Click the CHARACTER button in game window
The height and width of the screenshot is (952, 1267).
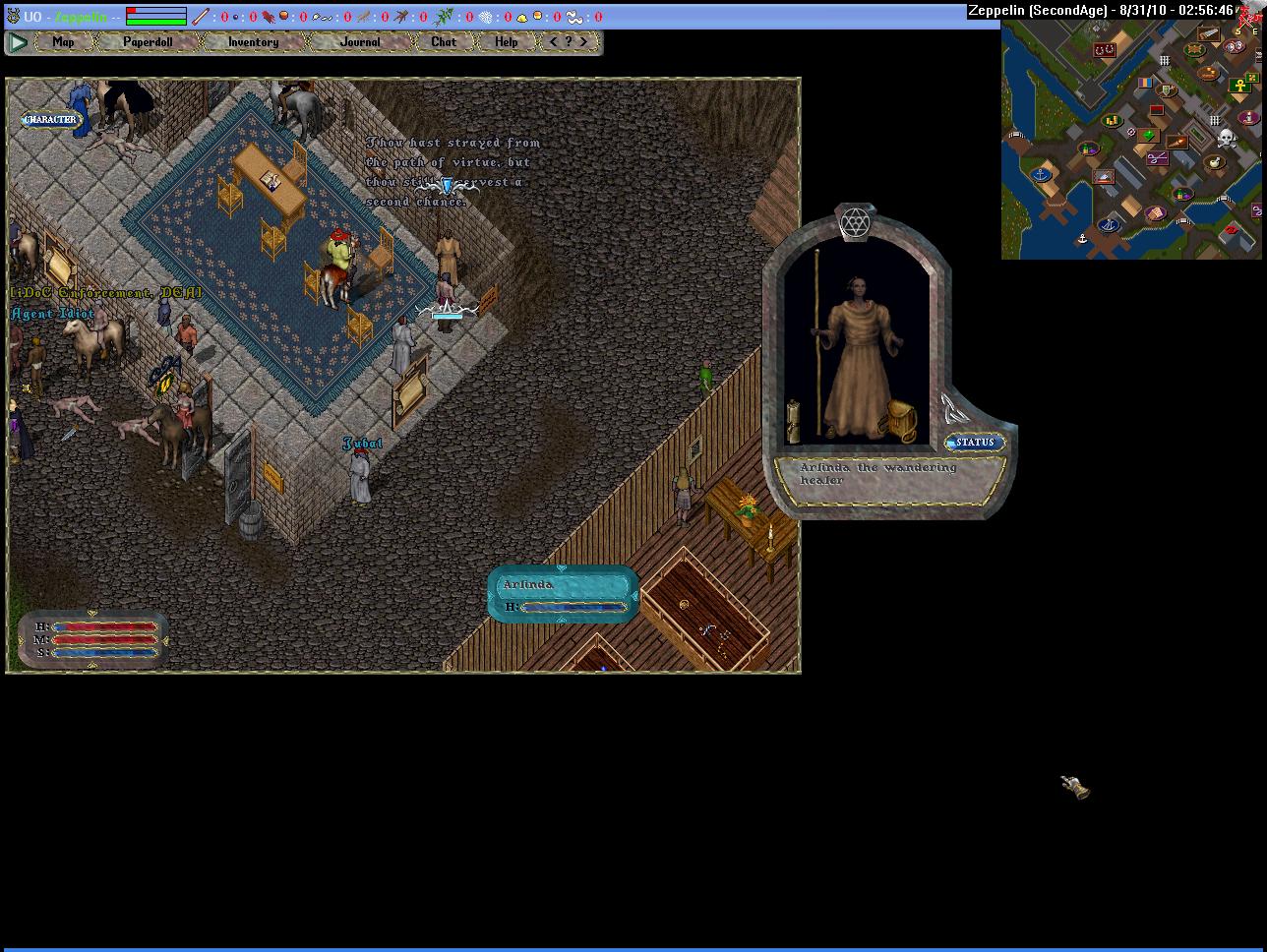pyautogui.click(x=50, y=120)
